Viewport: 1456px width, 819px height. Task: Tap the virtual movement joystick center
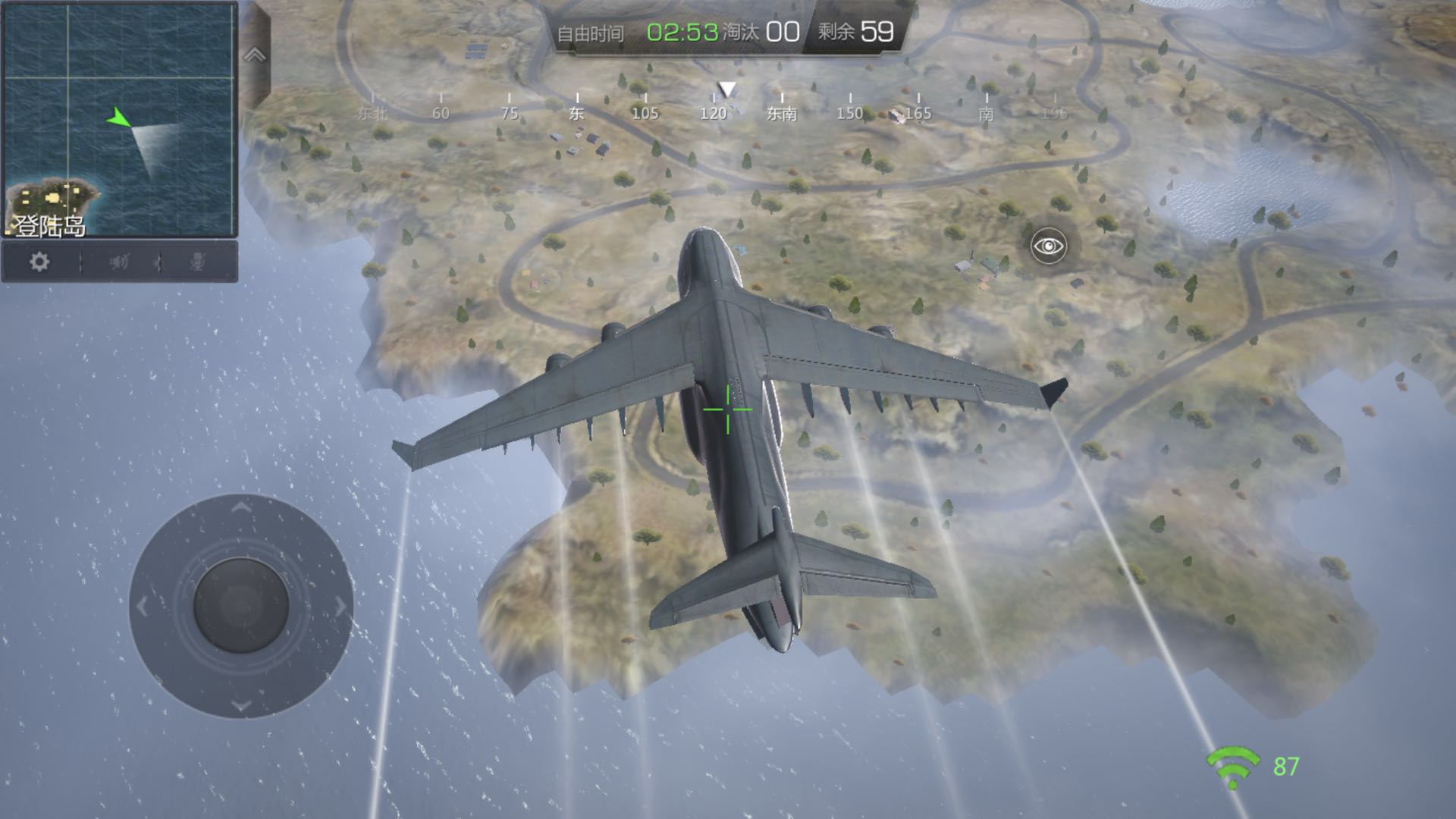(x=241, y=606)
